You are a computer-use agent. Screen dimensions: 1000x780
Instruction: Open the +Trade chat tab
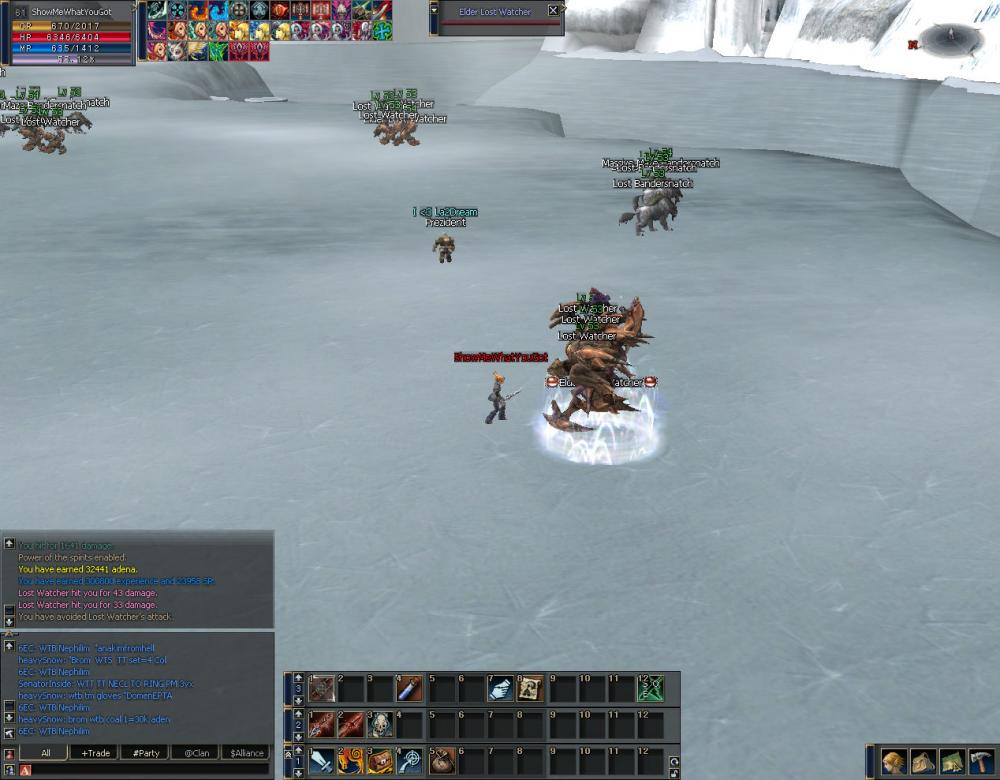(96, 753)
